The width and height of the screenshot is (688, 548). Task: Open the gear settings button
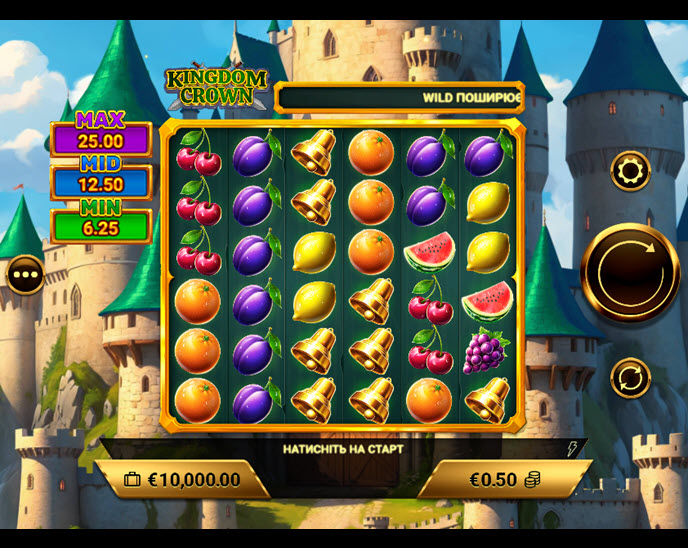630,171
